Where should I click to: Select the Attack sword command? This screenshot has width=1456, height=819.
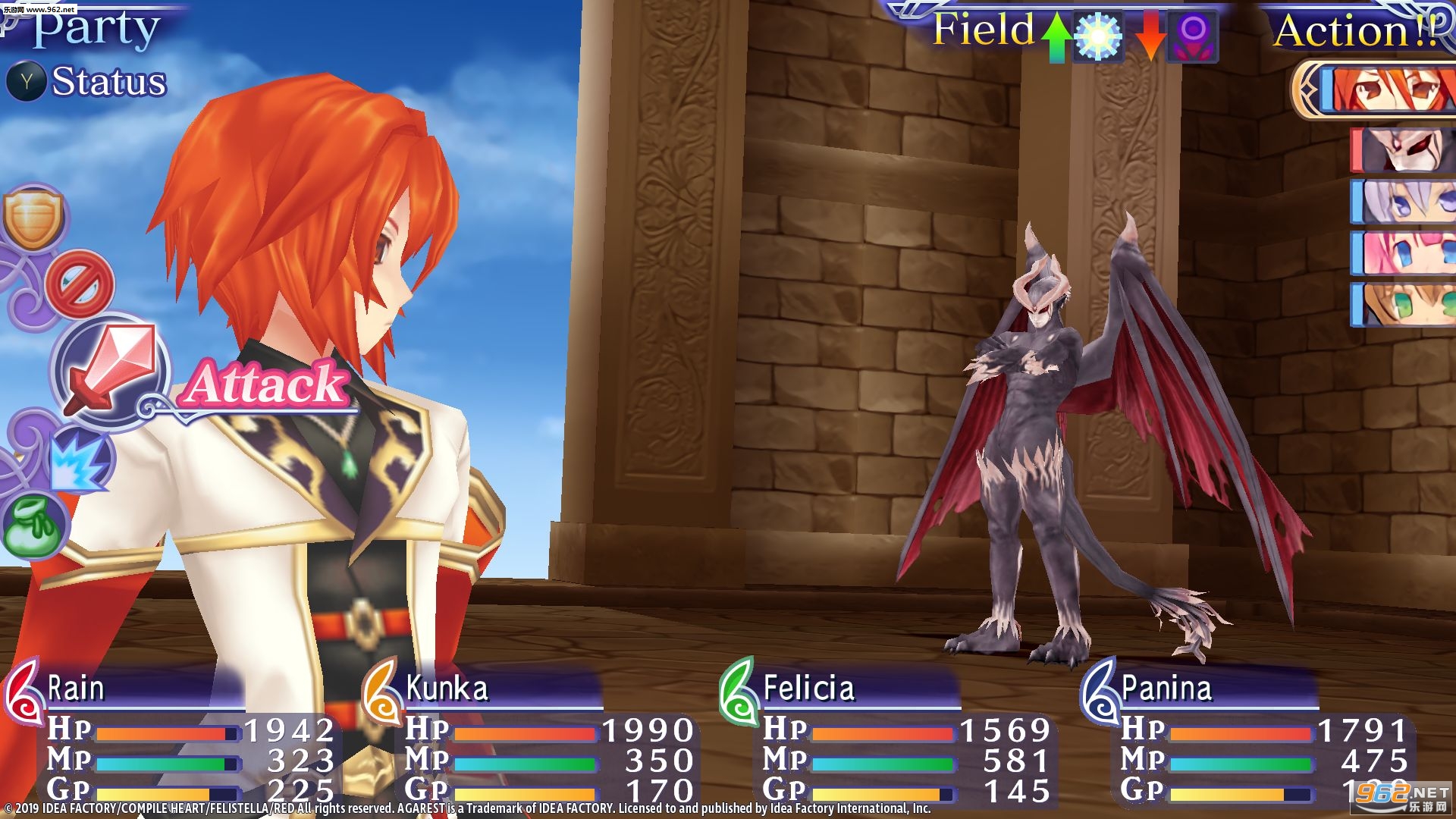[x=112, y=370]
